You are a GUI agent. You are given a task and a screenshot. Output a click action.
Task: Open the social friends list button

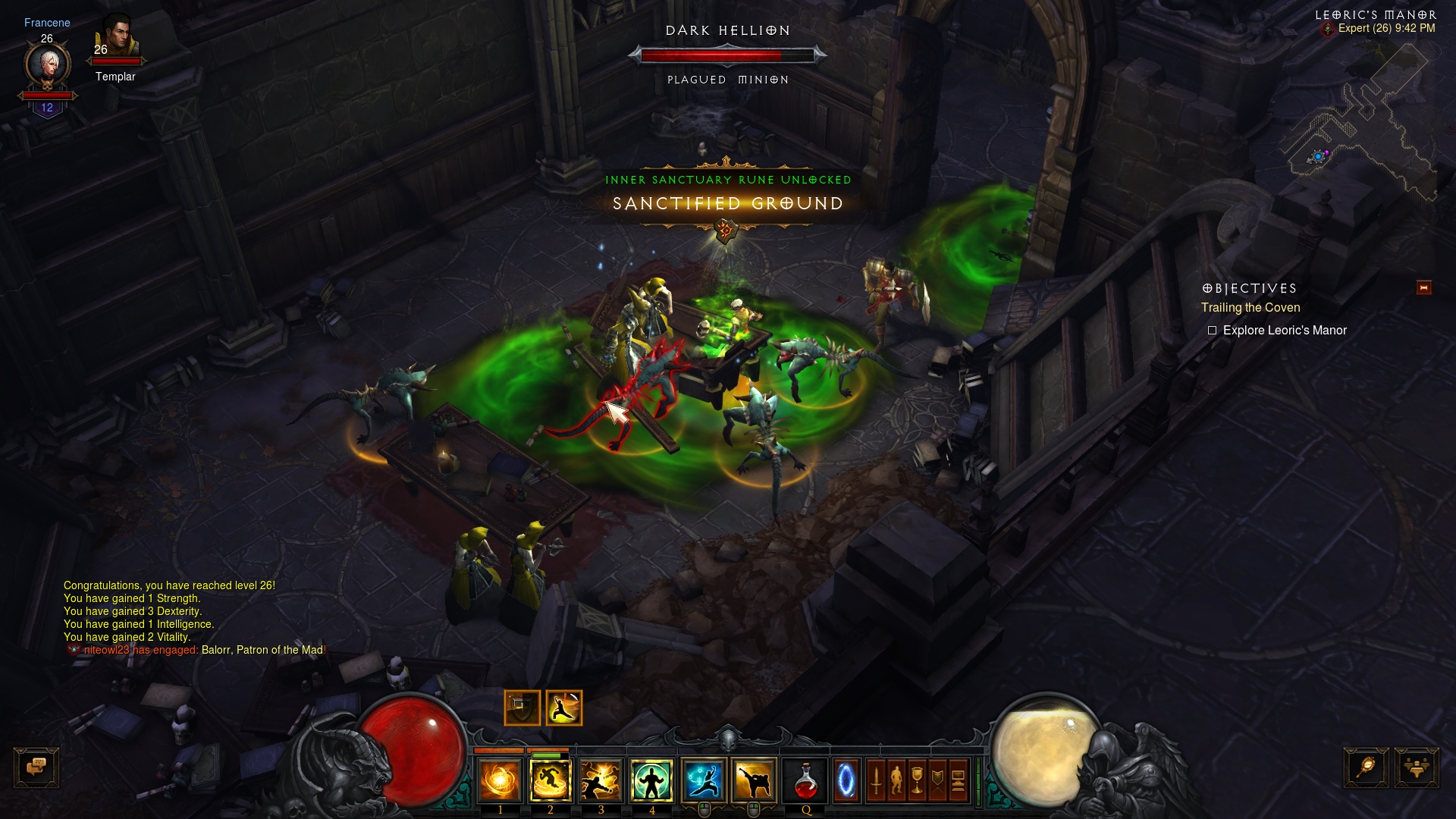pos(1416,767)
